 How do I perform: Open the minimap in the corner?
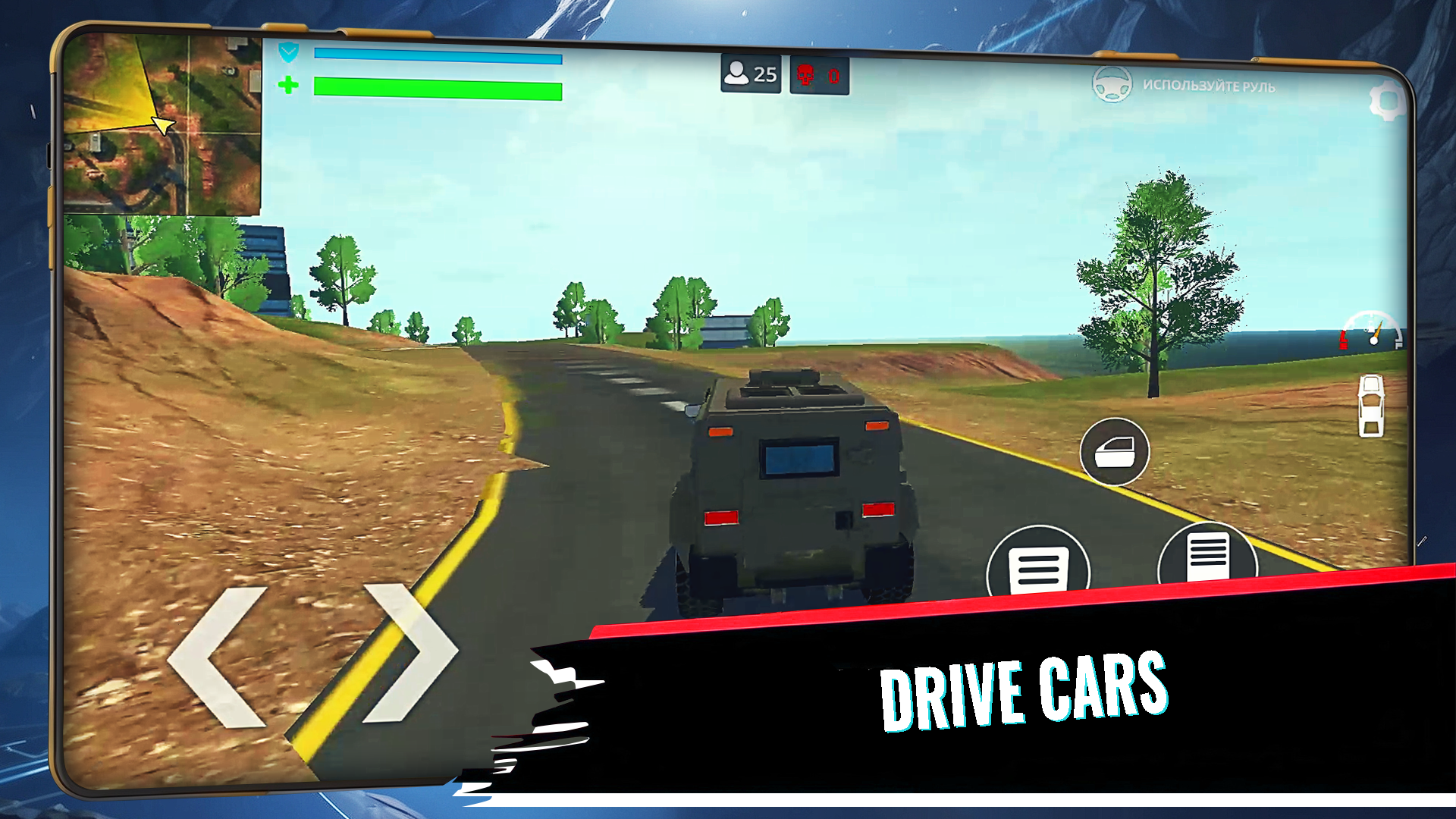pos(162,121)
